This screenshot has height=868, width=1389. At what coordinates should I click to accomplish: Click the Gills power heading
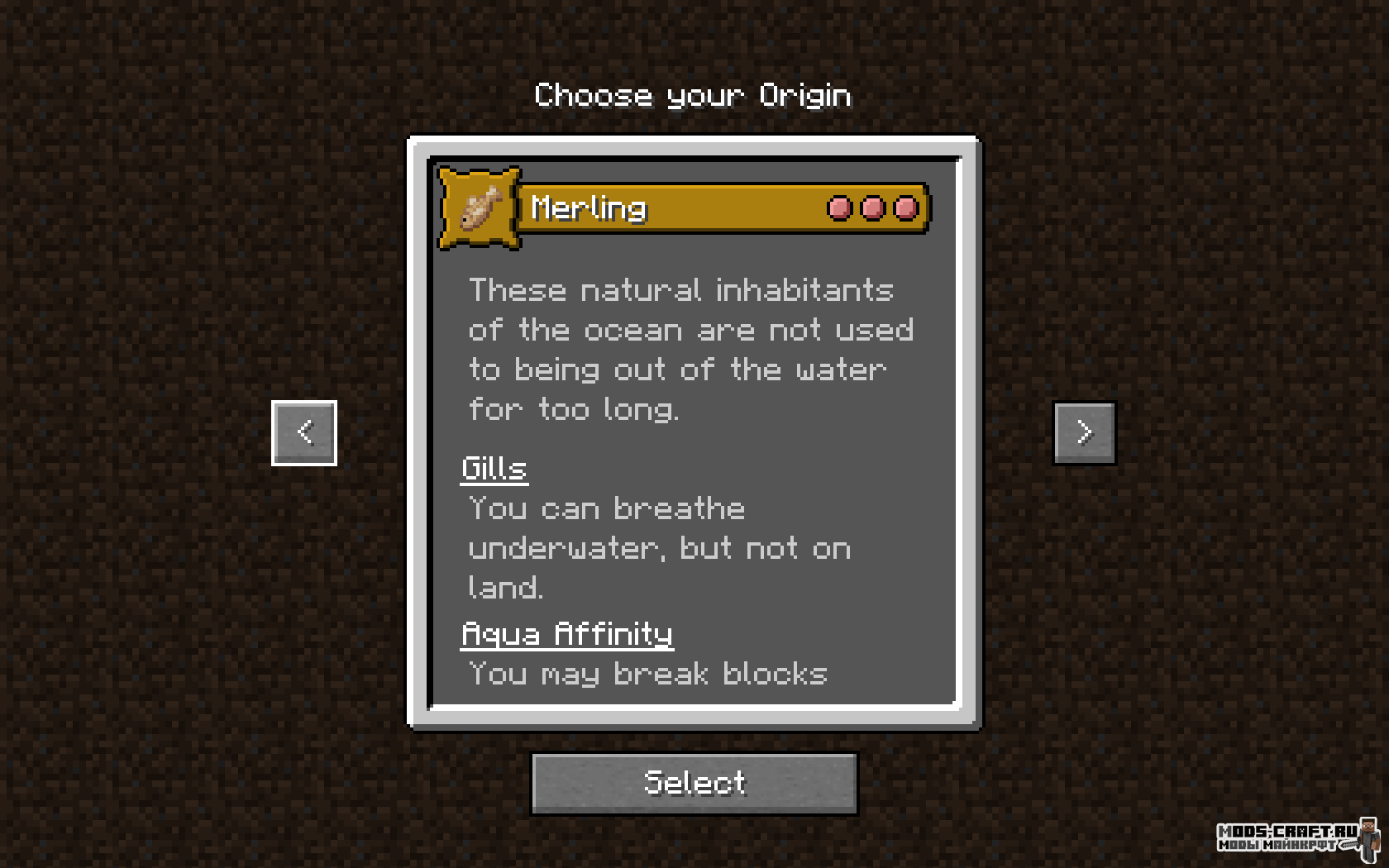coord(494,469)
